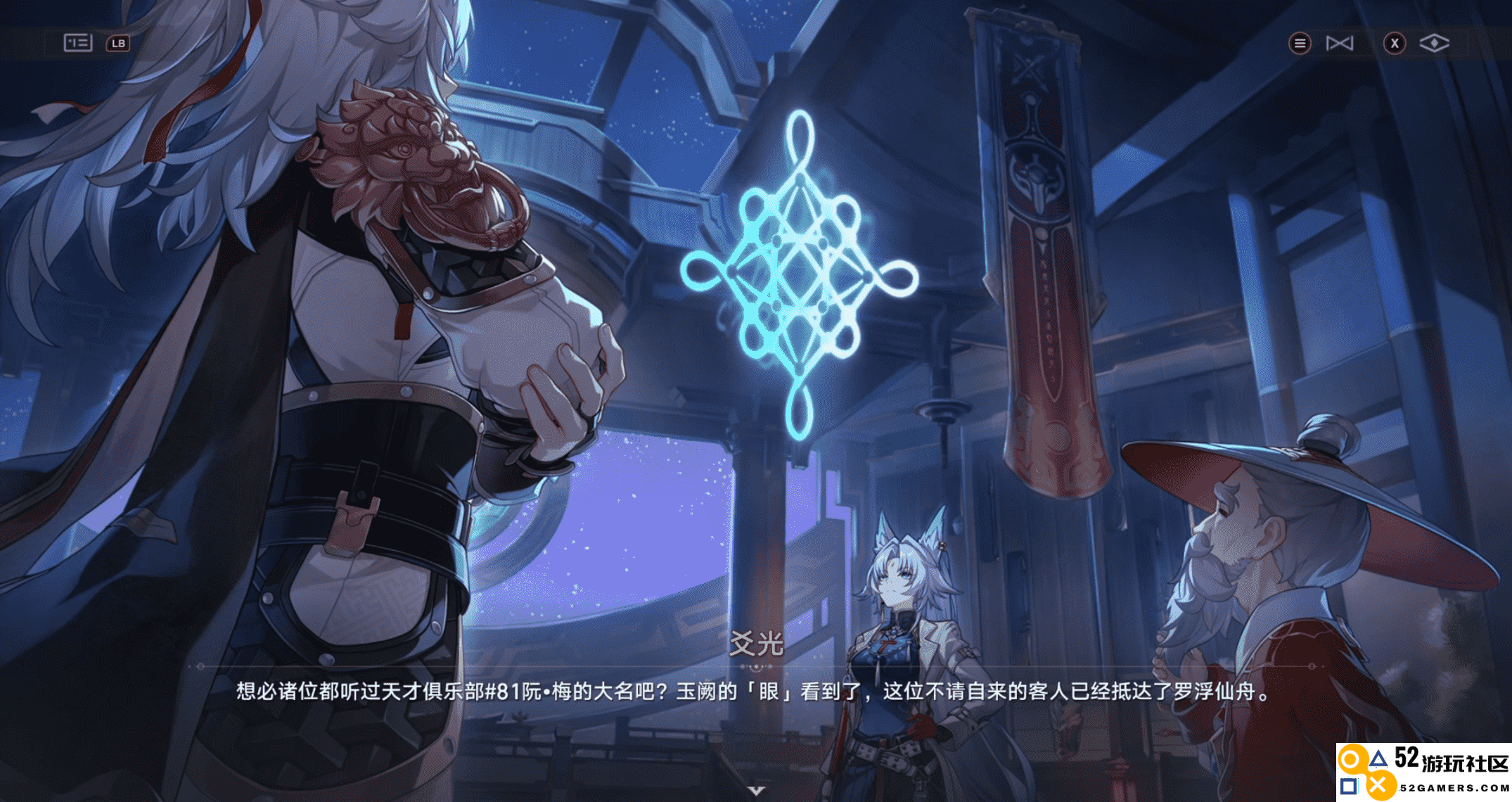Click the LB shoulder button hint
This screenshot has height=802, width=1512.
coord(119,43)
